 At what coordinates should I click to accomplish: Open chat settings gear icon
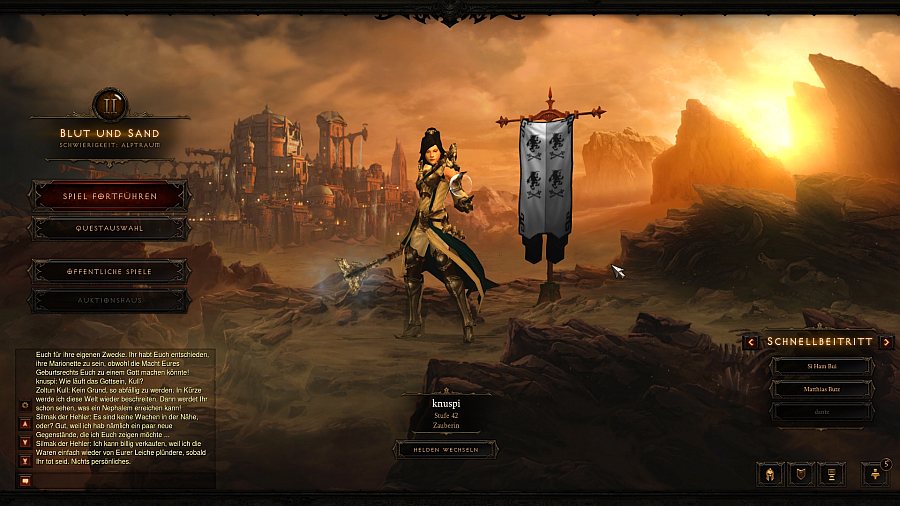point(26,405)
